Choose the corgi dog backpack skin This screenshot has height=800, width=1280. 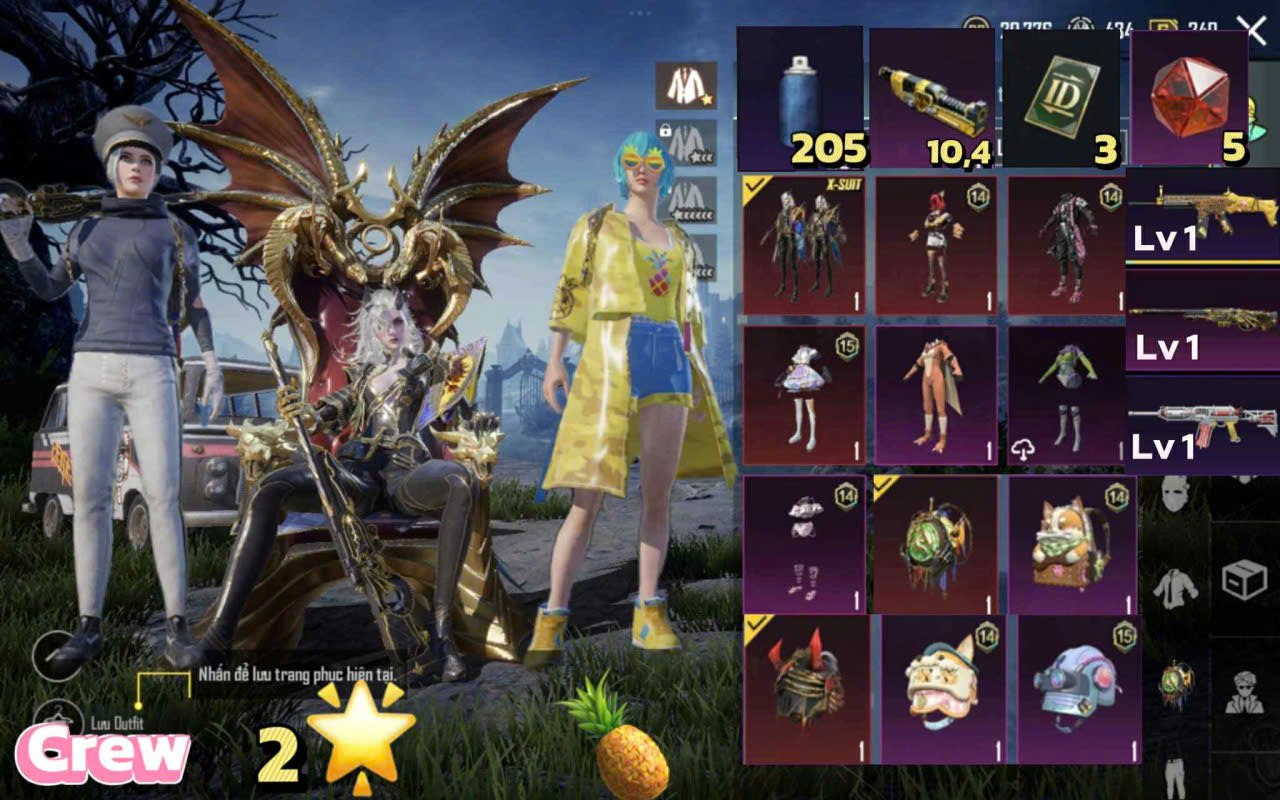tap(1072, 545)
